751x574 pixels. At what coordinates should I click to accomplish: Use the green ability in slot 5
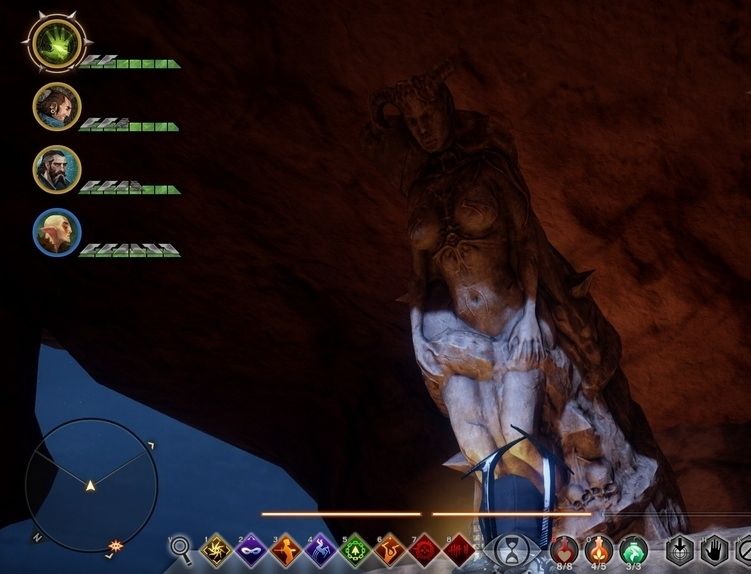(x=353, y=550)
